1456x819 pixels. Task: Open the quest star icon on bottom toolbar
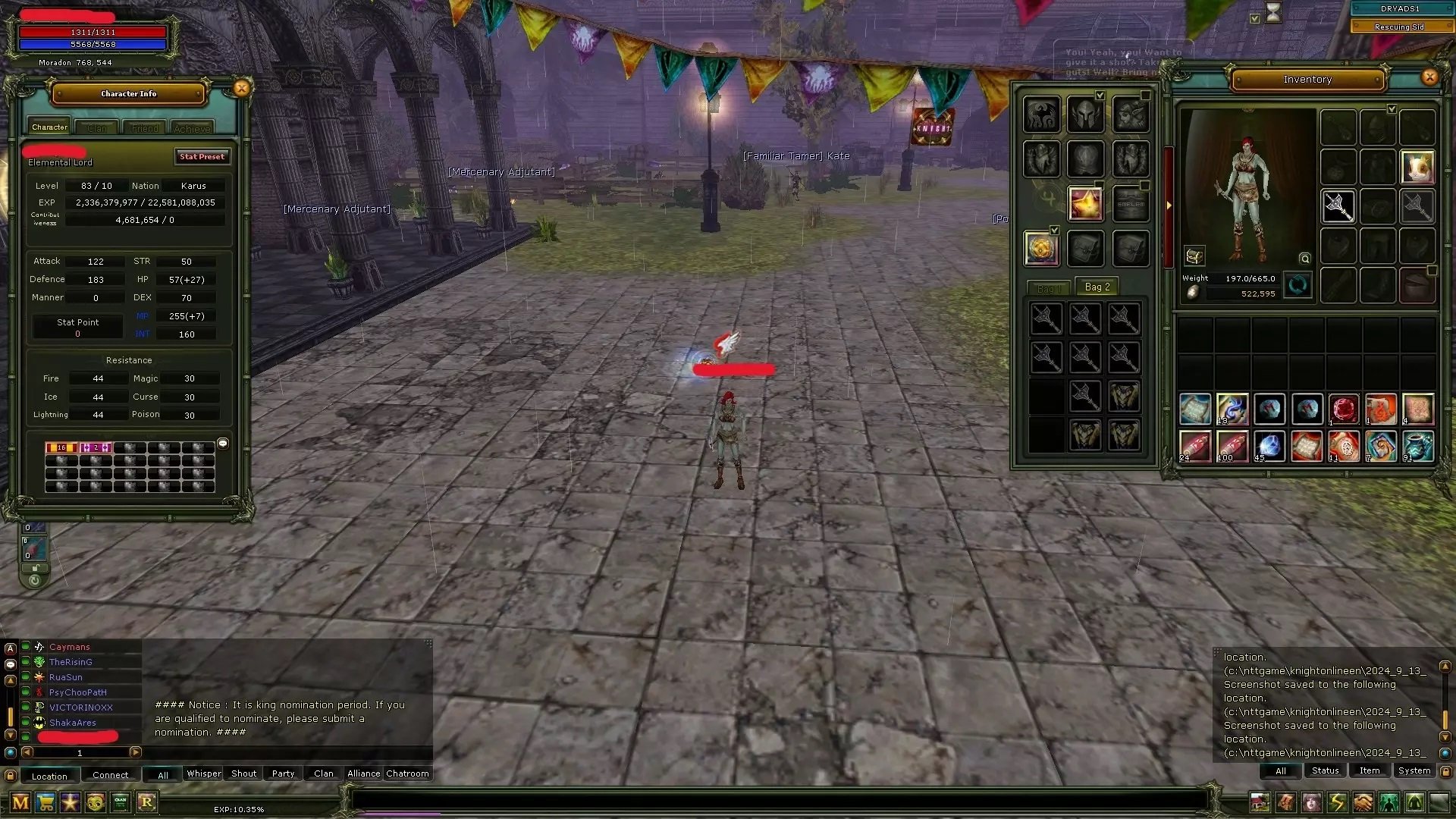click(x=70, y=803)
